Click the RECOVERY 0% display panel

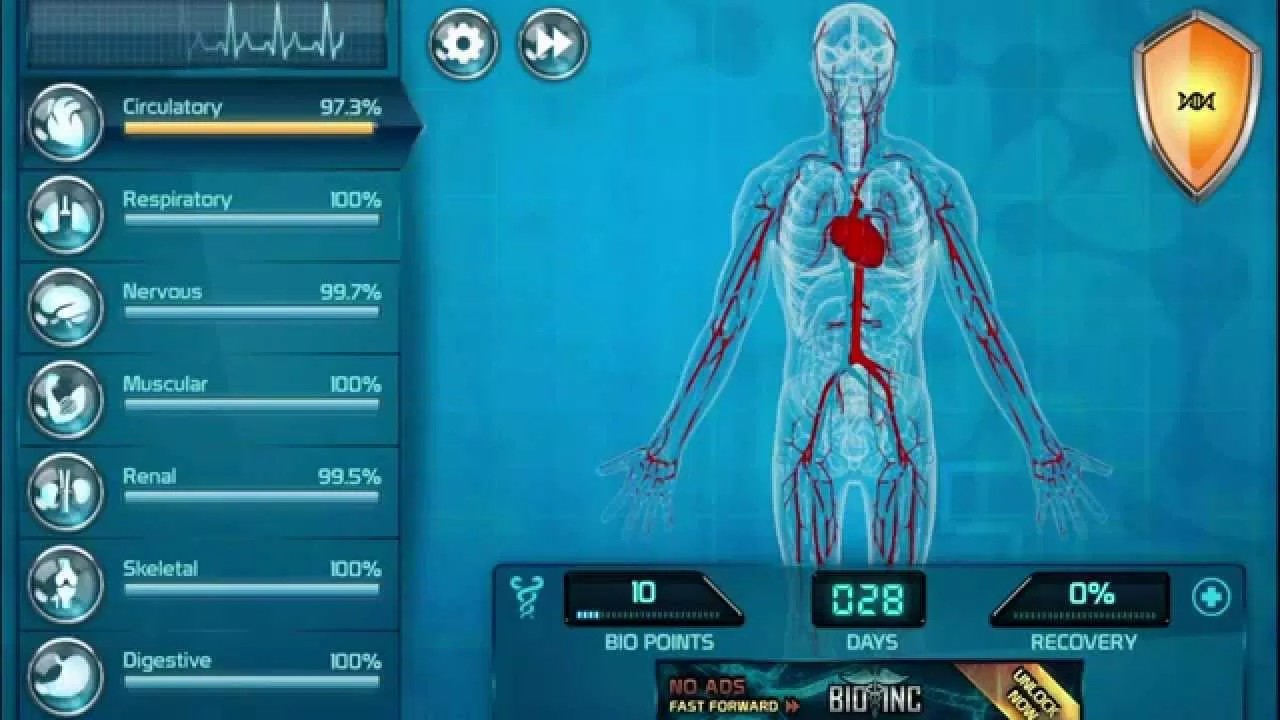[x=1084, y=597]
